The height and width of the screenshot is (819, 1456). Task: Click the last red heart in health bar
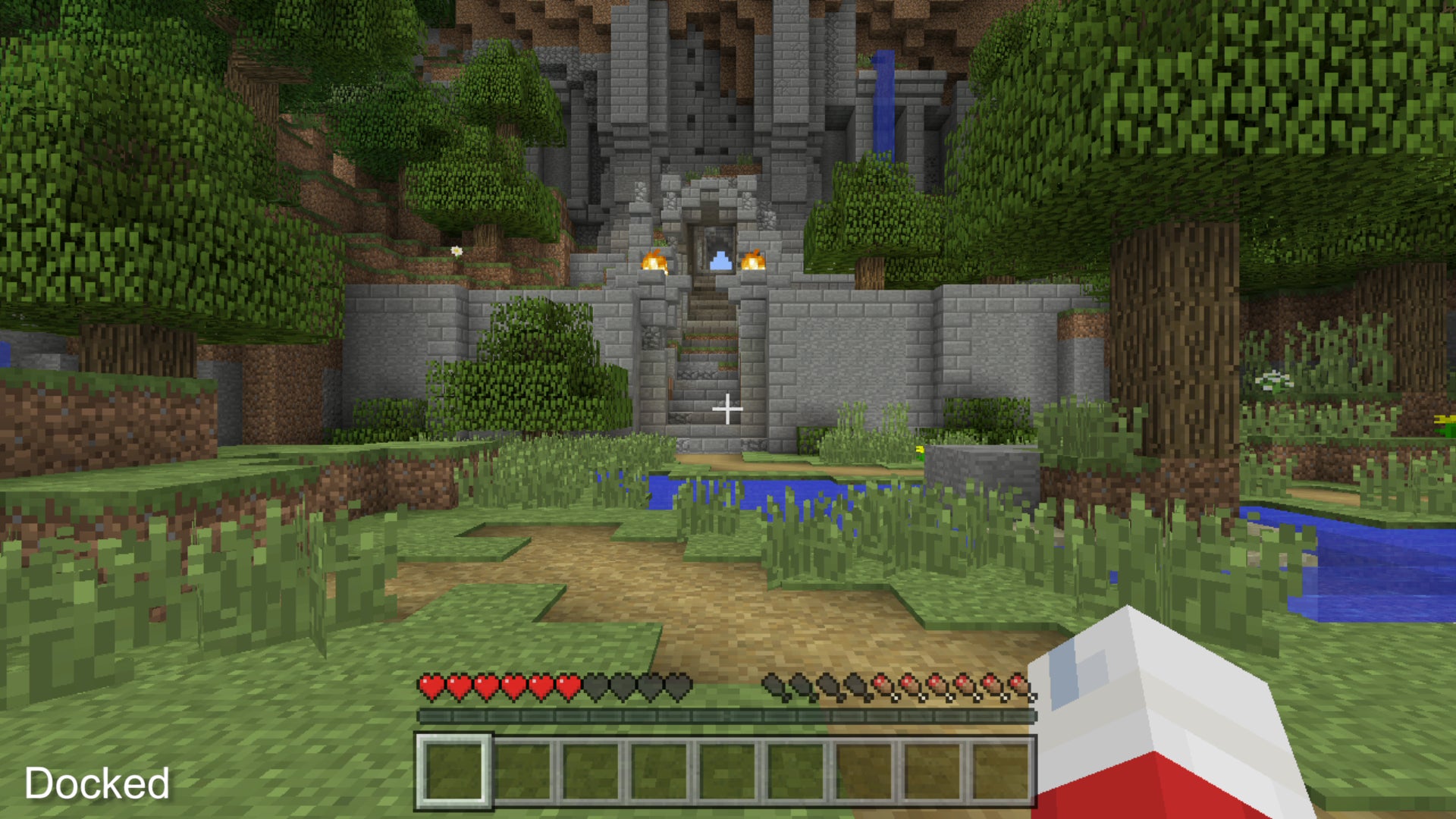tap(568, 686)
